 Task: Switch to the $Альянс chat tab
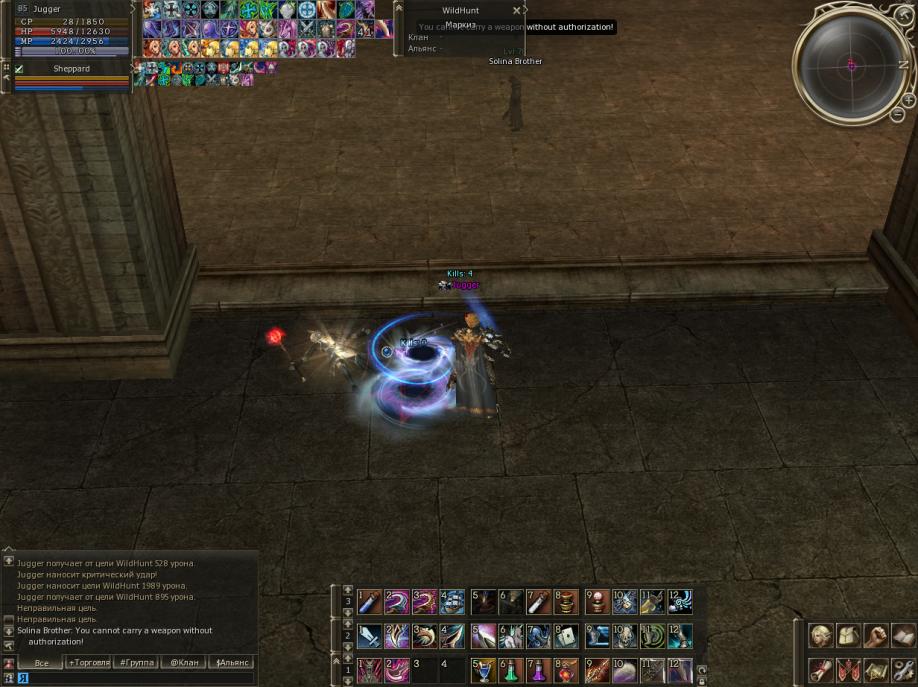point(231,662)
